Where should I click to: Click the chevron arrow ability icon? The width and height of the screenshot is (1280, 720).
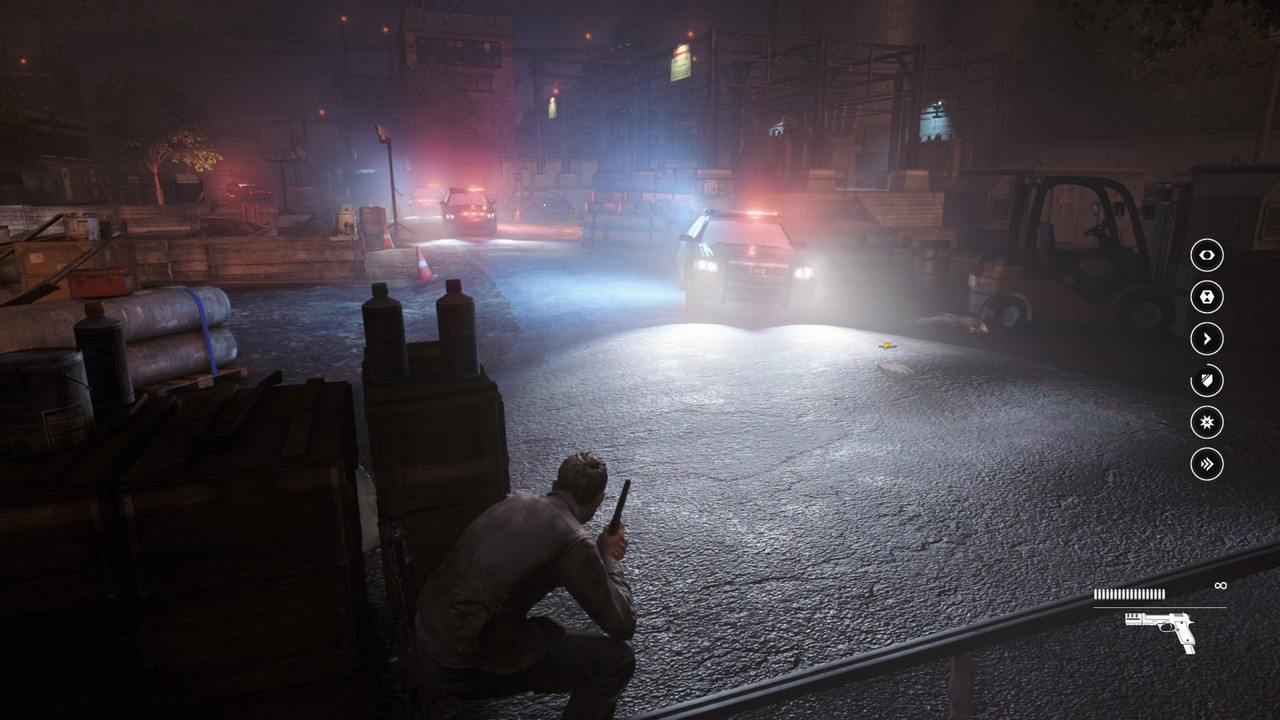coord(1205,339)
